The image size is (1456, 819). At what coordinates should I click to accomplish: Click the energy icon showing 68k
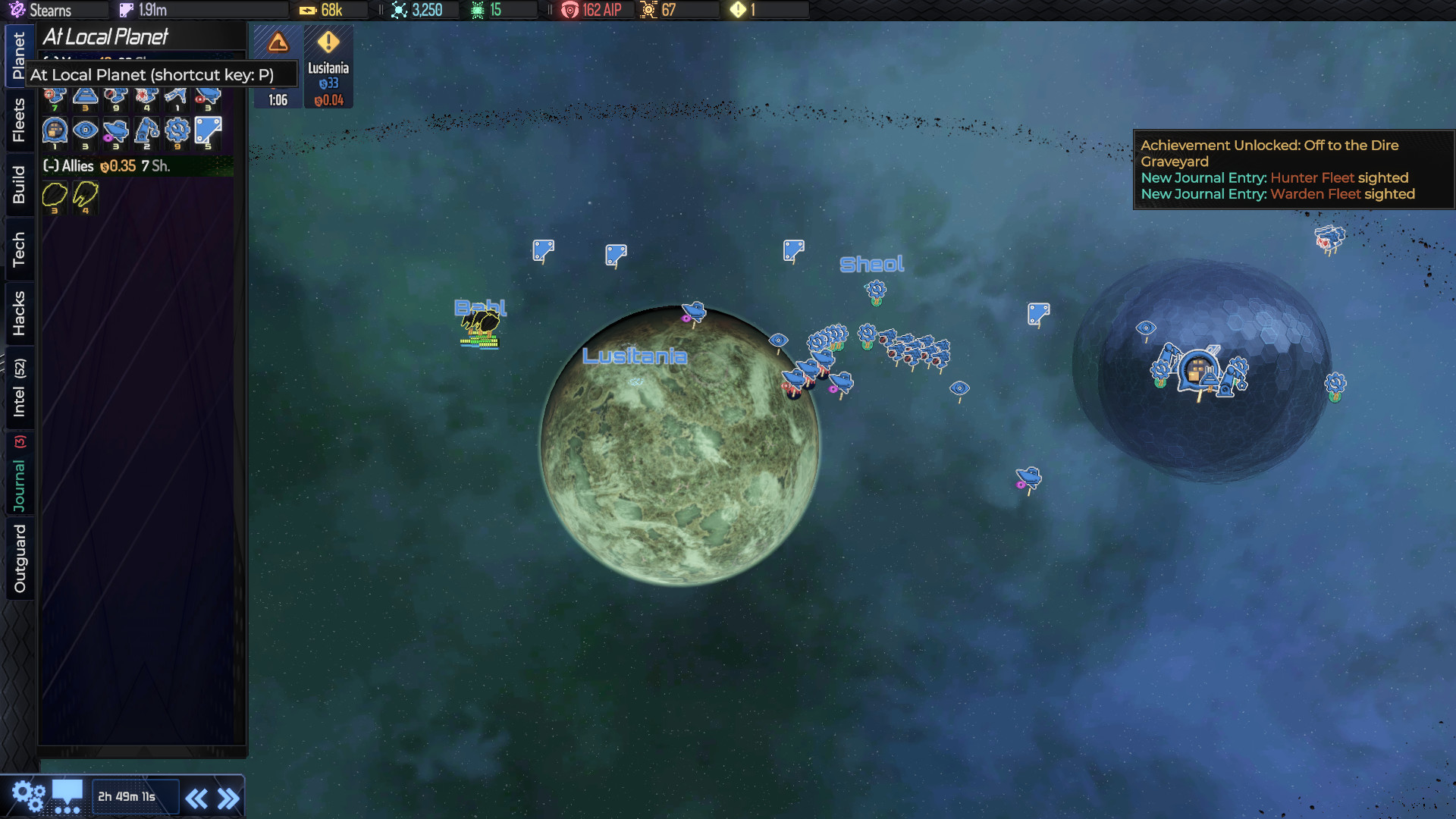307,10
